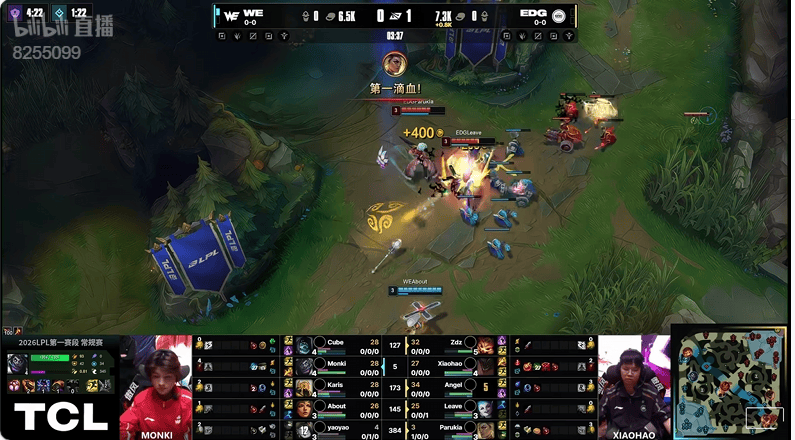The height and width of the screenshot is (440, 795).
Task: Click the WE team logo
Action: tap(230, 15)
